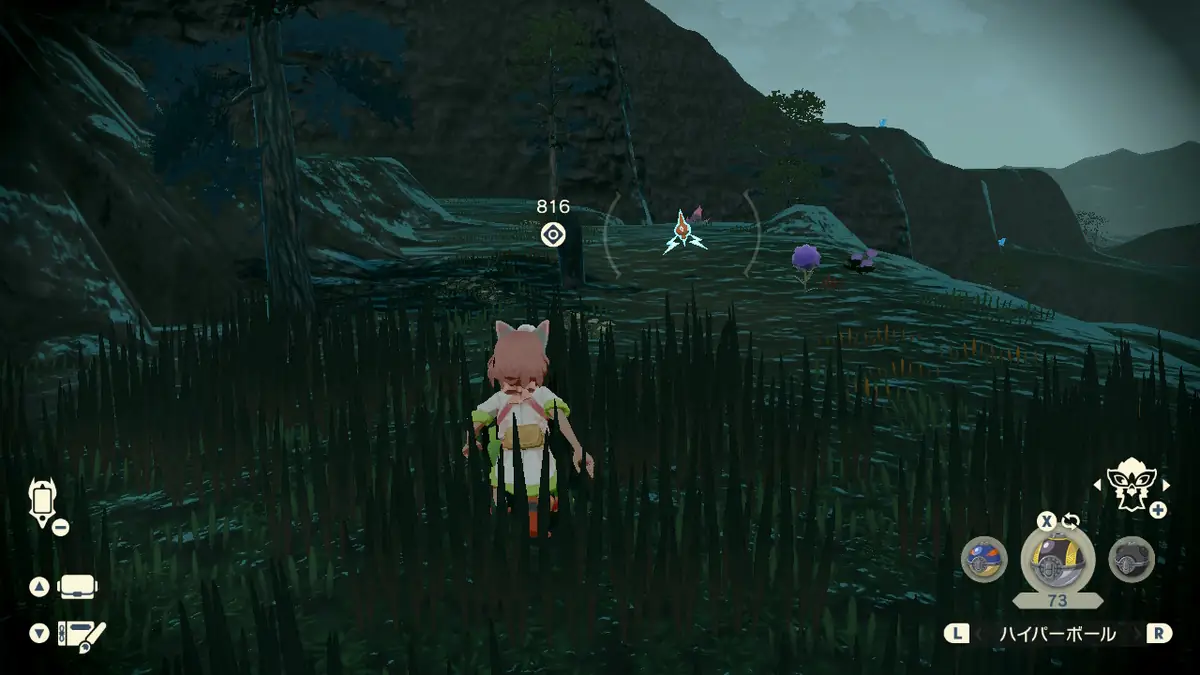Select the 816 waypoint marker
The image size is (1200, 675).
click(x=553, y=234)
